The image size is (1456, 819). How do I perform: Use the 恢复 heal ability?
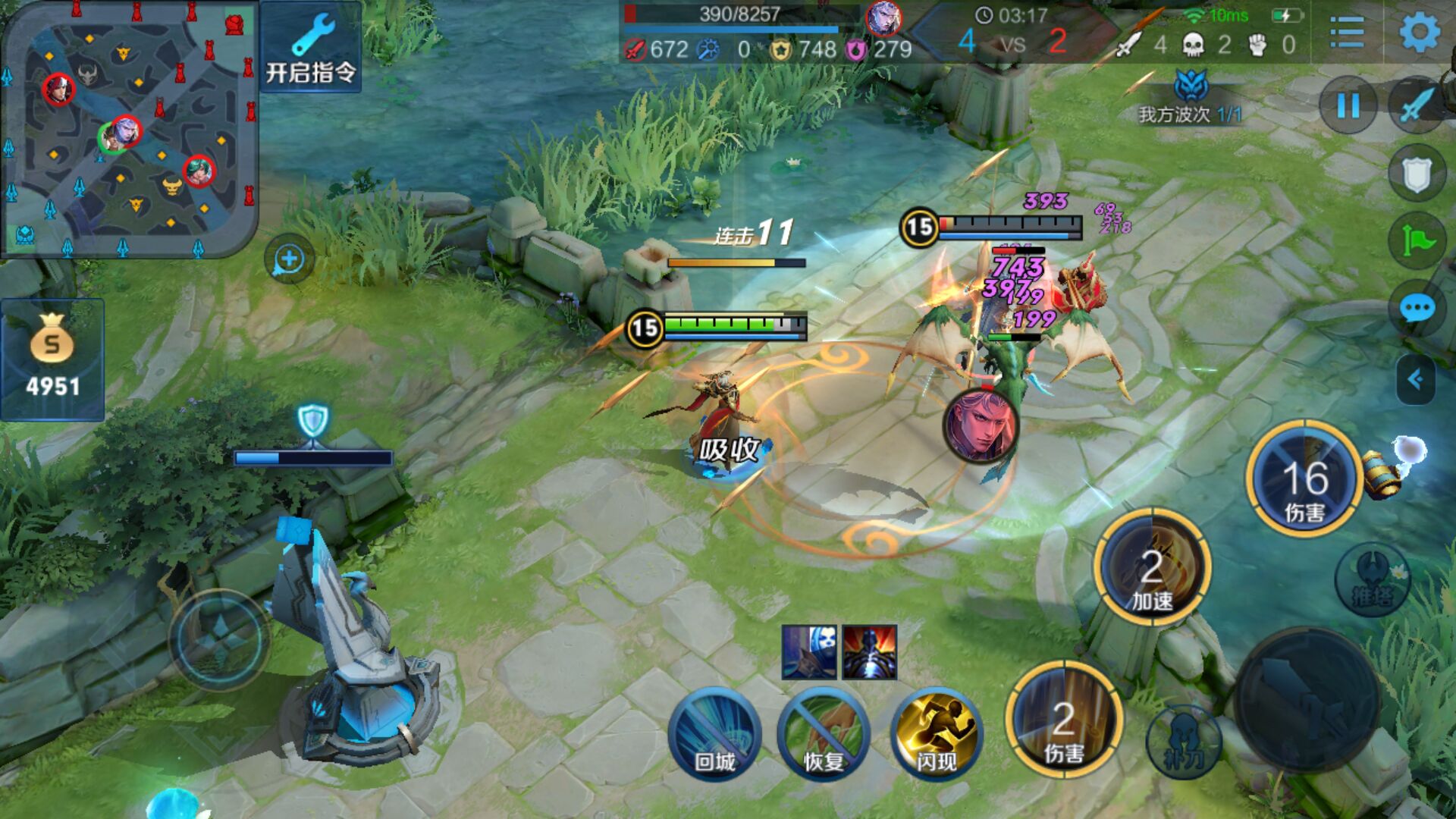824,733
